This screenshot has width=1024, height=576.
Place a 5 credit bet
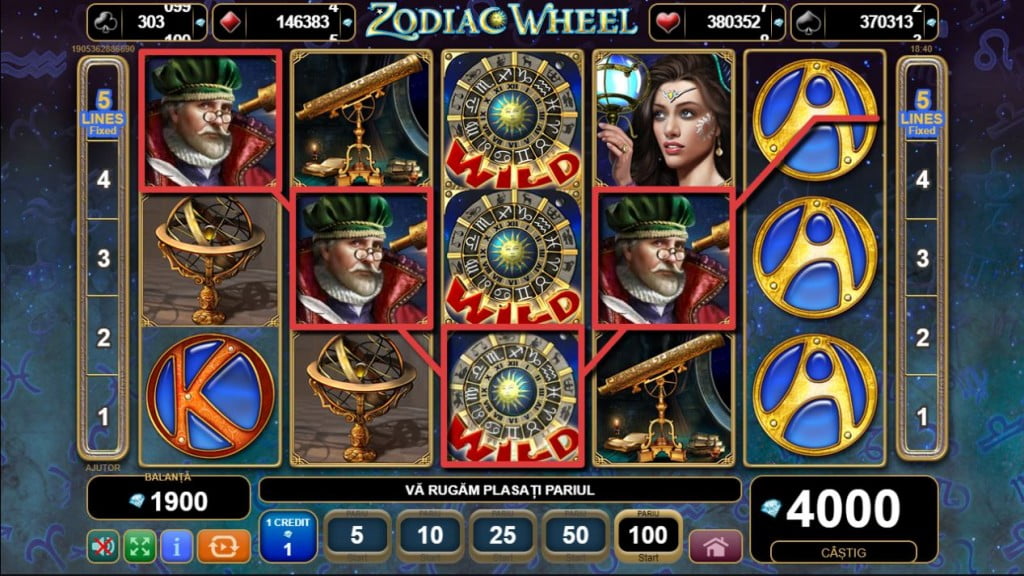click(x=357, y=536)
